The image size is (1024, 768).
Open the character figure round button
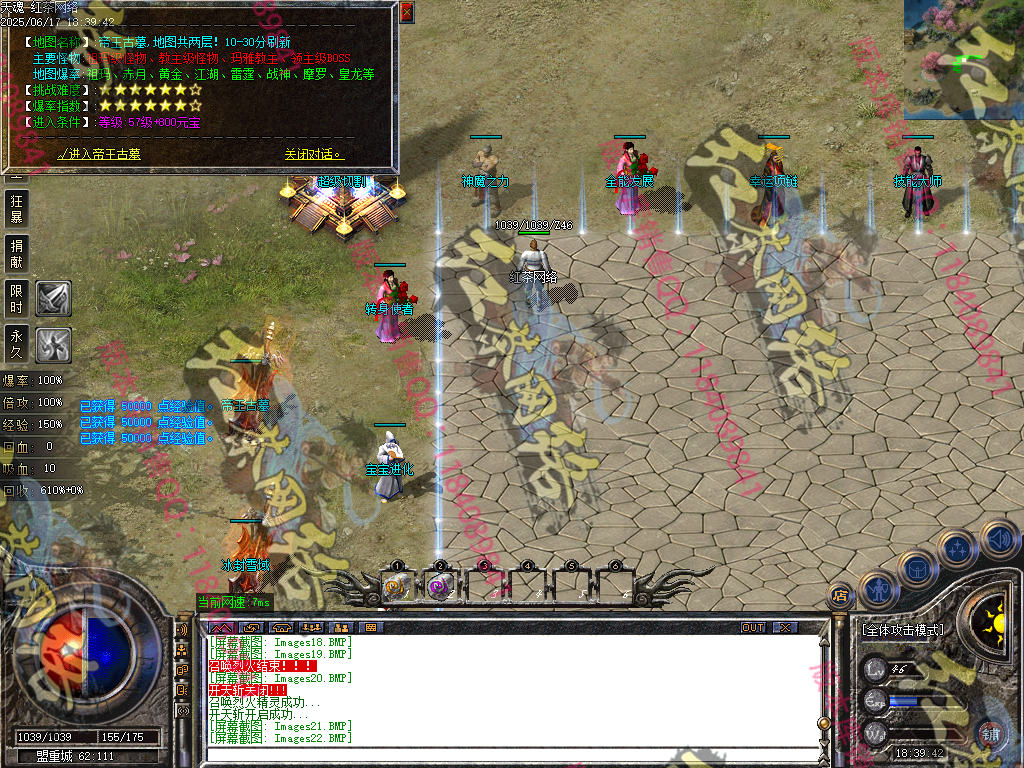click(876, 588)
